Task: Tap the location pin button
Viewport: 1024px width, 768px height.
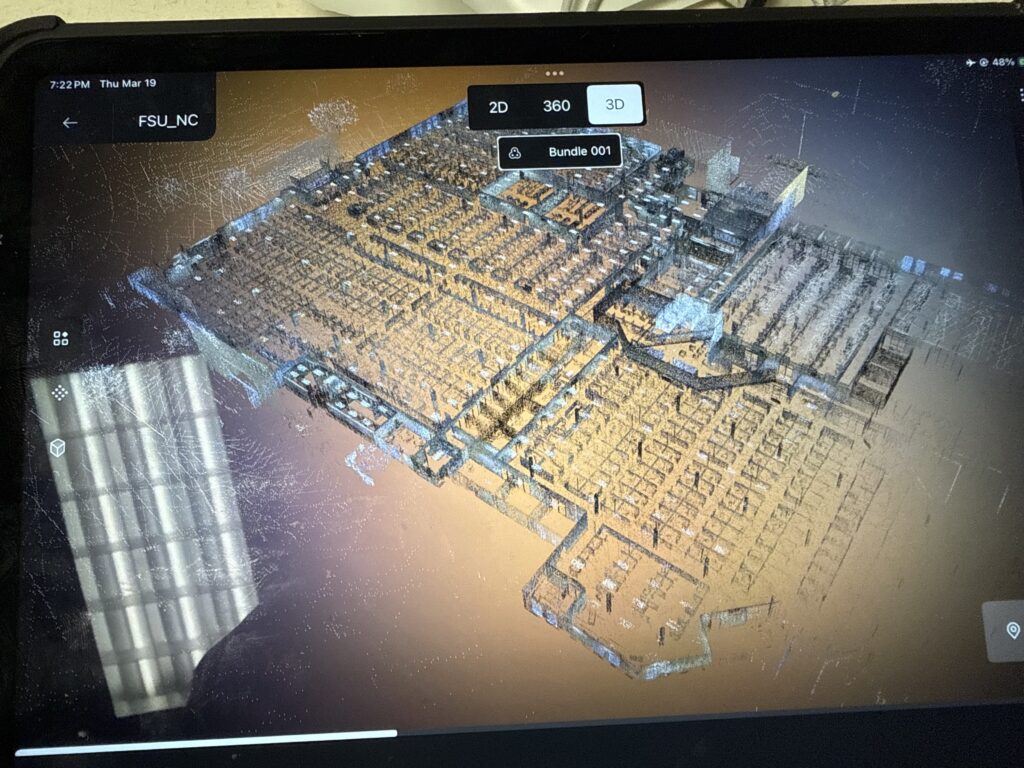Action: [x=1012, y=630]
